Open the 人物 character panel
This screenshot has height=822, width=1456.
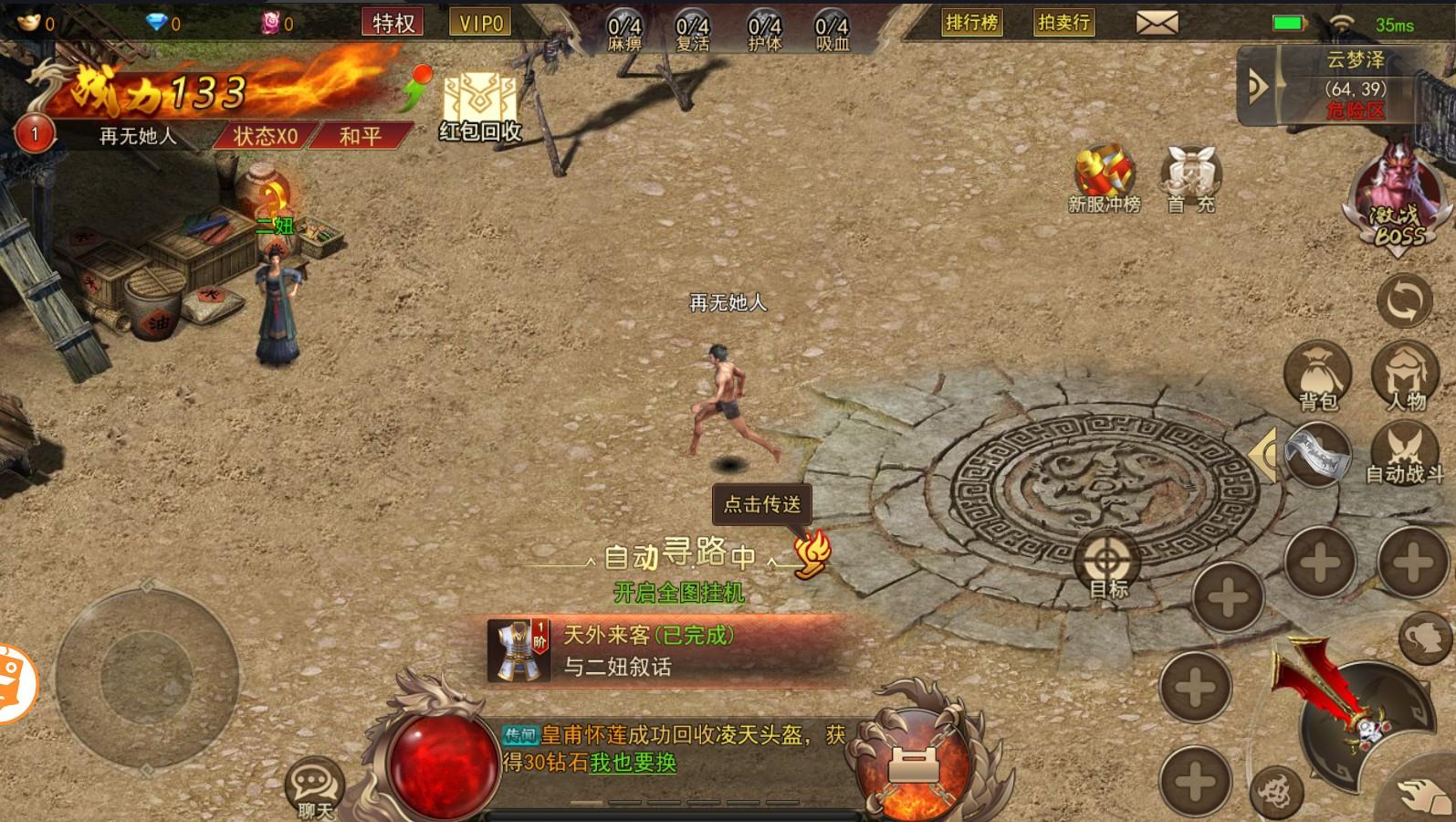click(x=1407, y=374)
